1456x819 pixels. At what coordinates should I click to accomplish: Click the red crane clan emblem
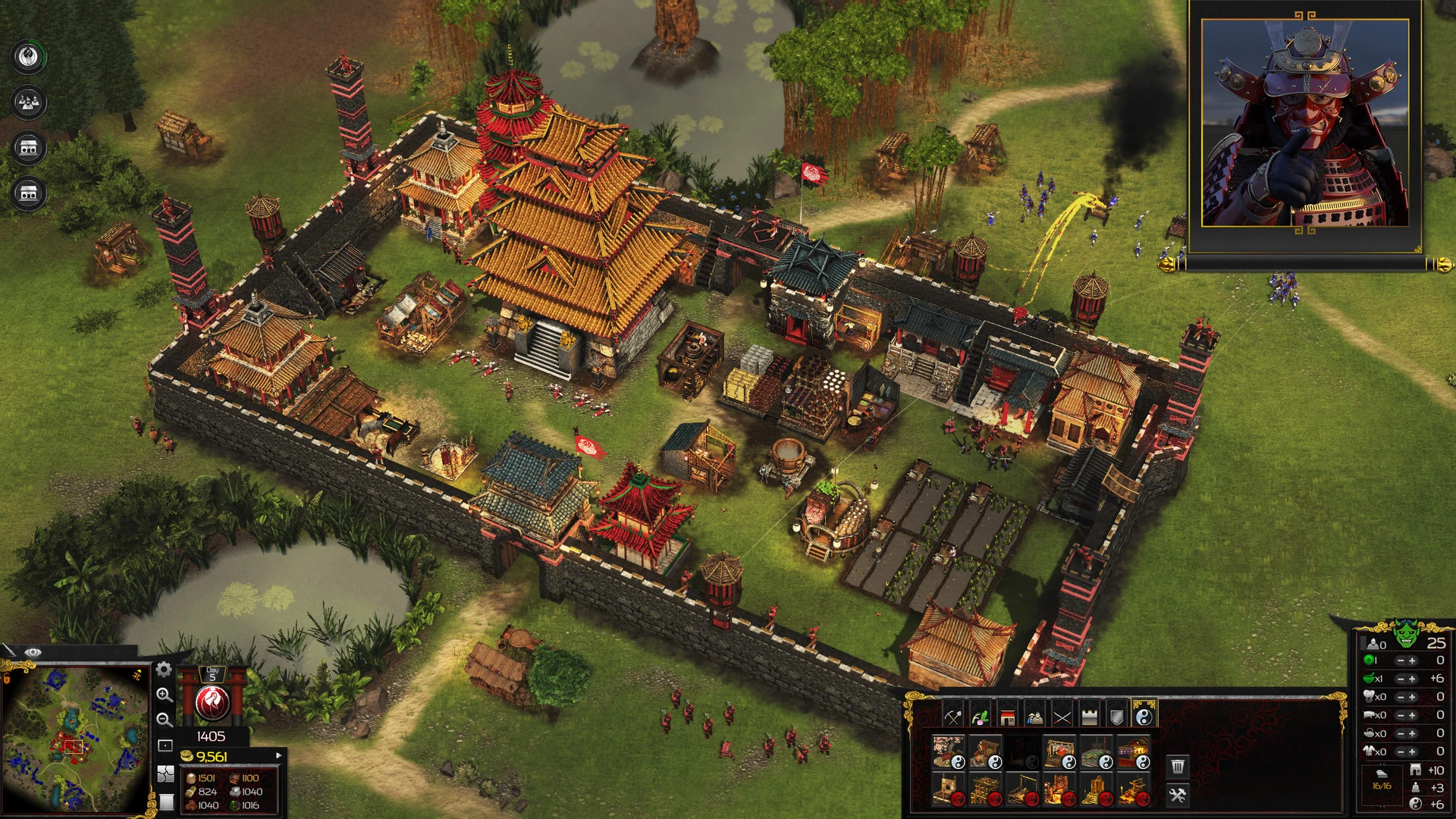212,701
